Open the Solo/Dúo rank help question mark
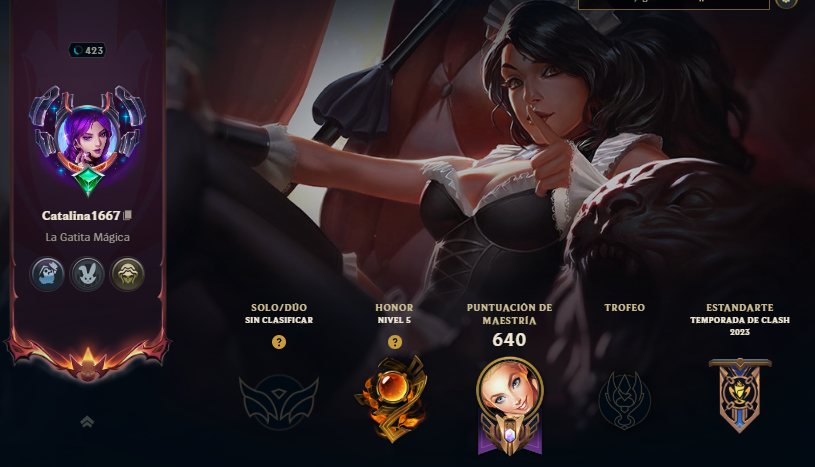The width and height of the screenshot is (815, 467). (x=279, y=342)
